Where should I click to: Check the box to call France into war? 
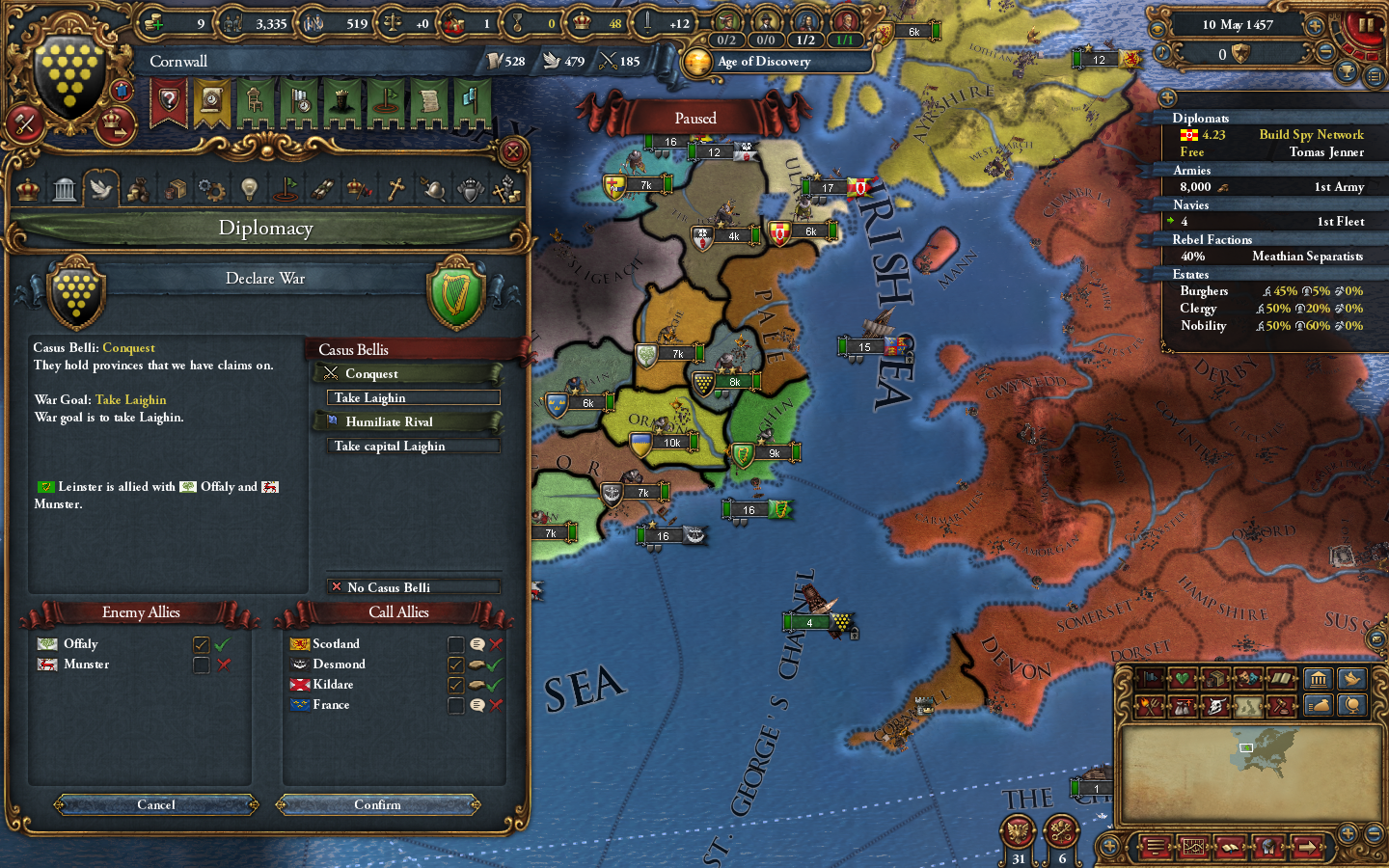(455, 705)
